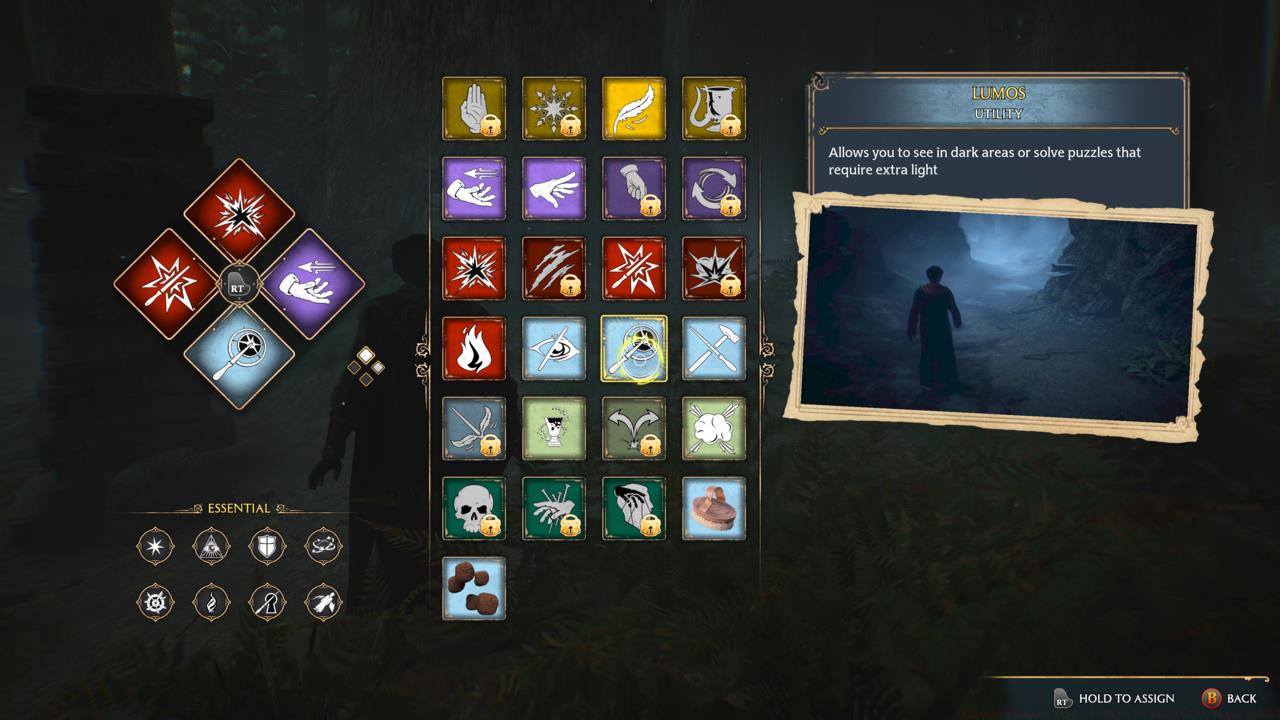Click the beast petting brush icon
1280x720 pixels.
click(714, 510)
